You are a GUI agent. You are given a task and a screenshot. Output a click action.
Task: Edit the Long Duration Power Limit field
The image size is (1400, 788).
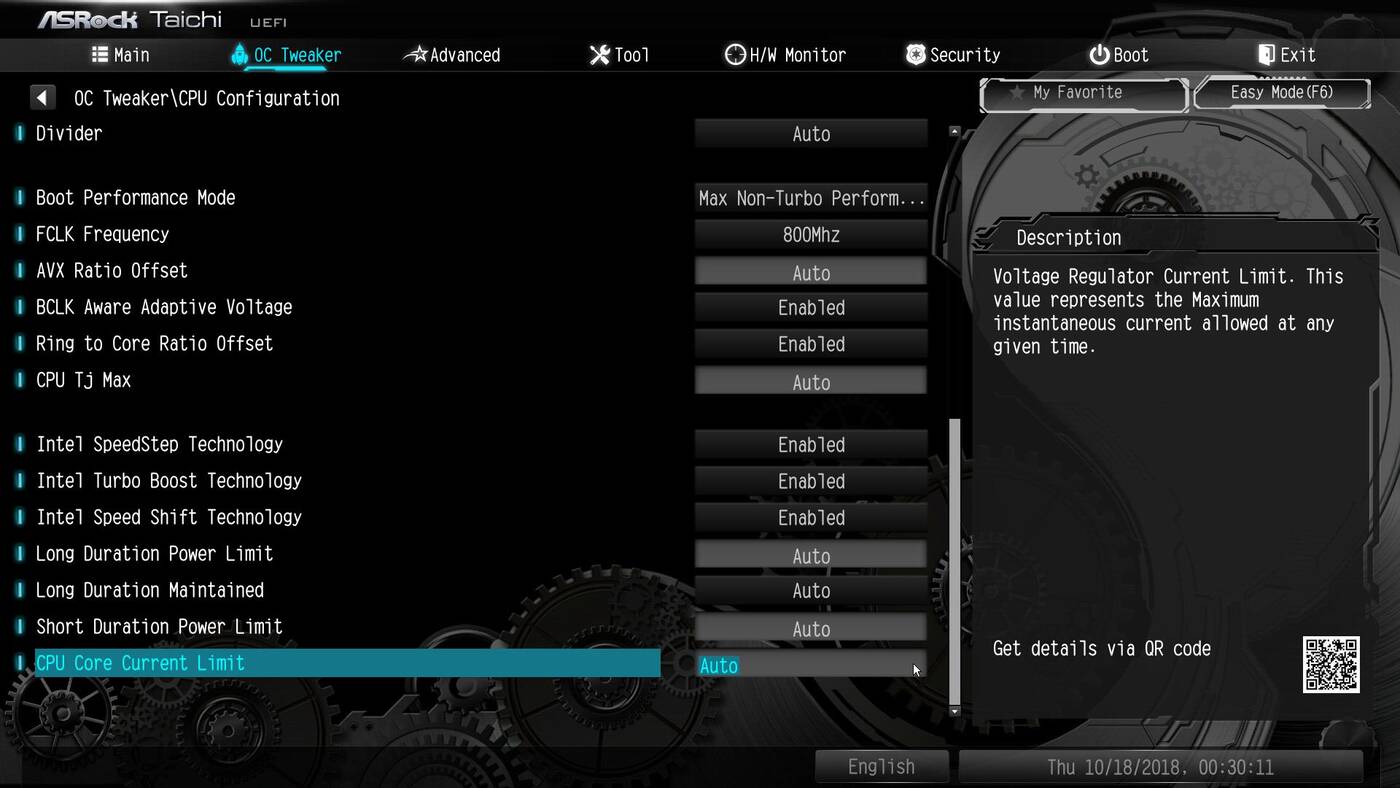point(811,555)
